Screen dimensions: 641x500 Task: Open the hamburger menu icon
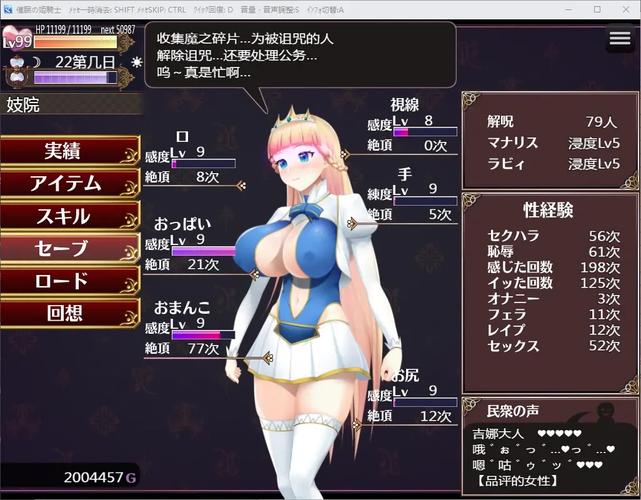620,39
